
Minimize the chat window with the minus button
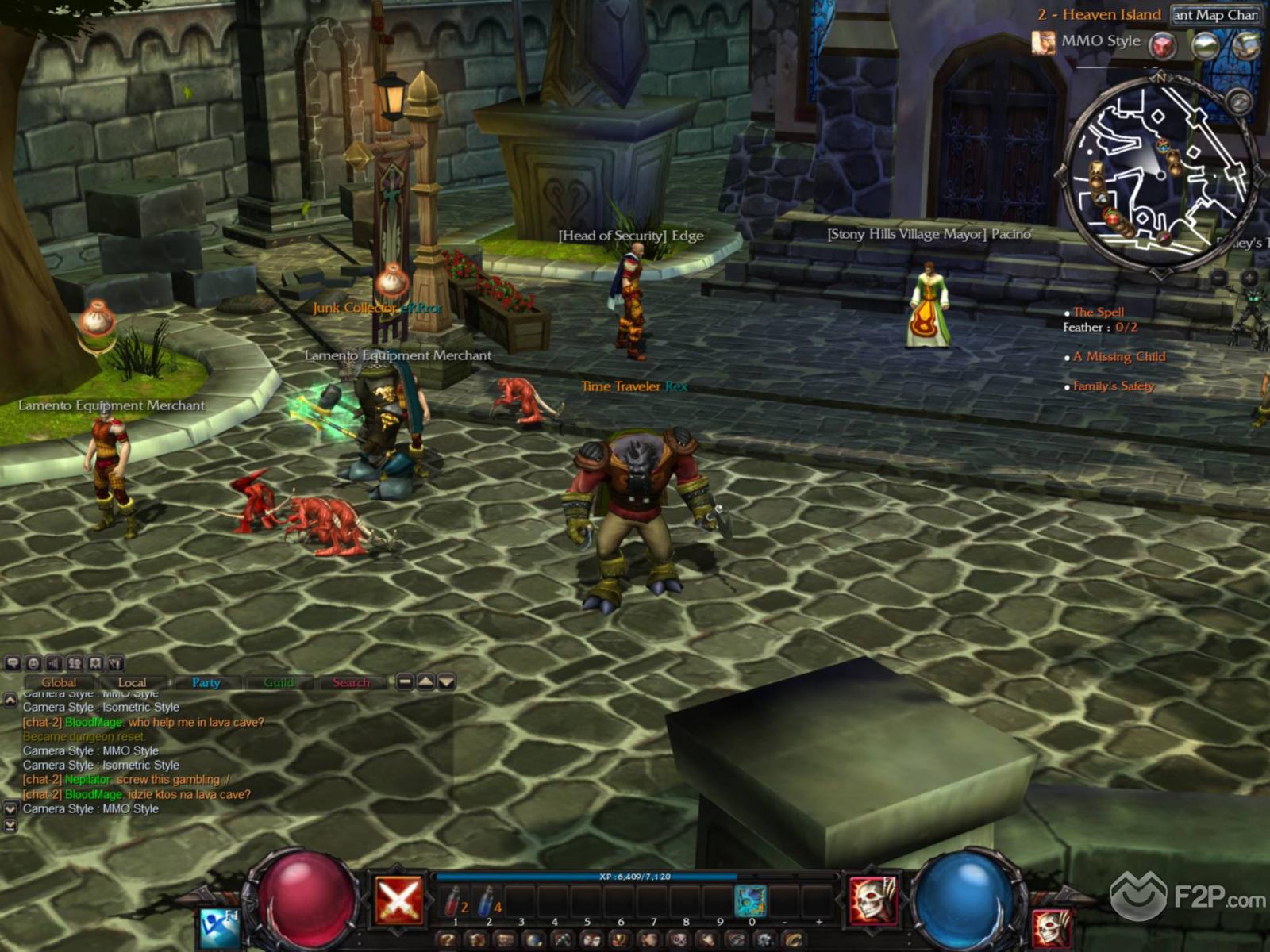[x=405, y=681]
